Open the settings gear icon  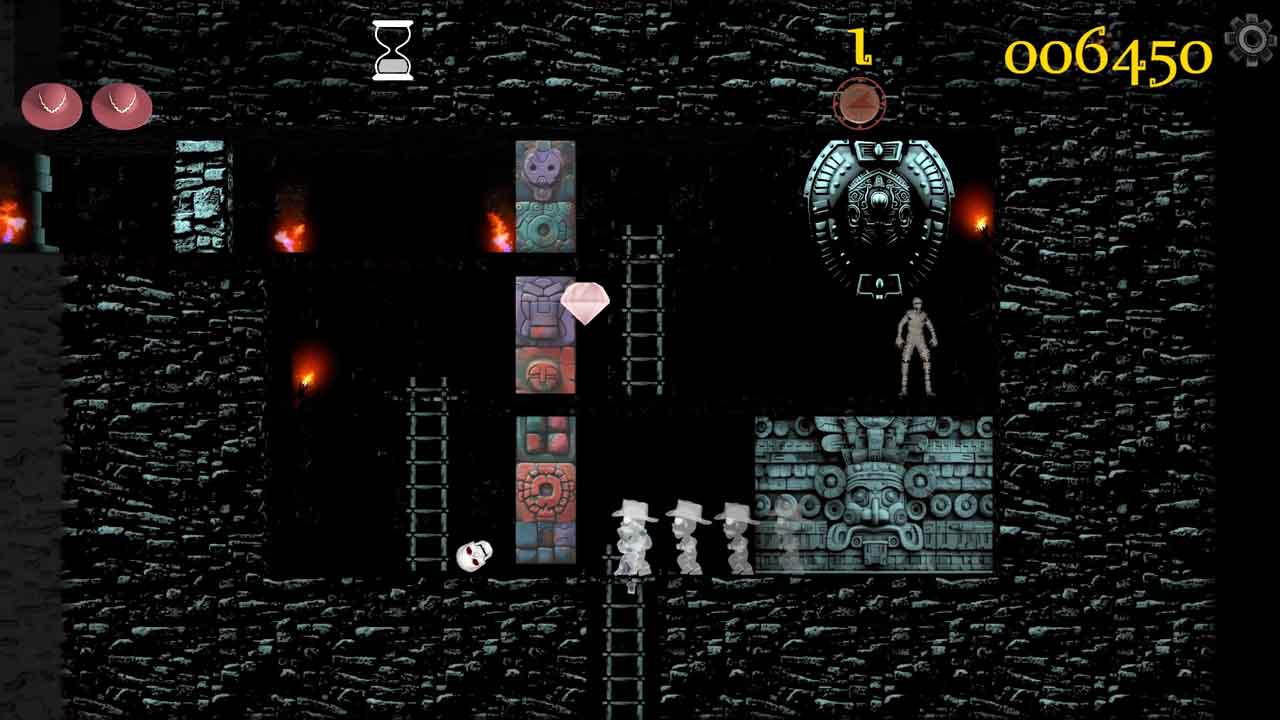tap(1250, 40)
